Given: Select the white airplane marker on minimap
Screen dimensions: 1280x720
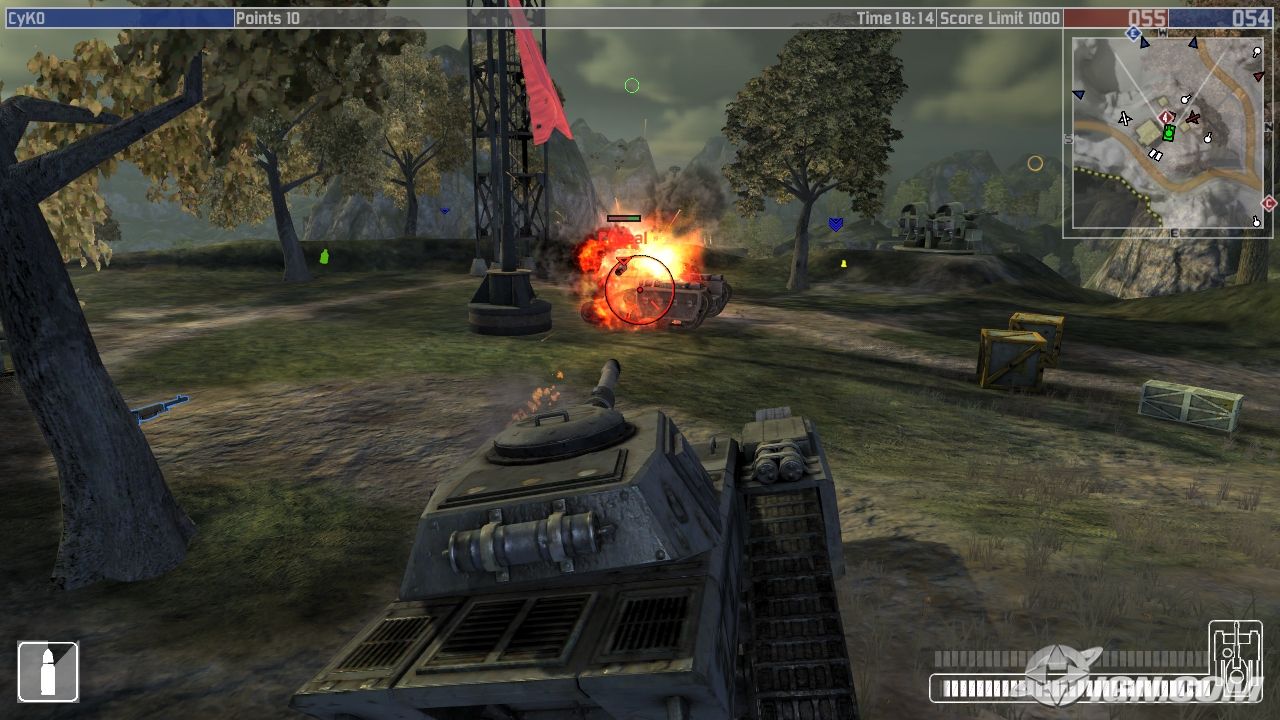Looking at the screenshot, I should coord(1125,119).
